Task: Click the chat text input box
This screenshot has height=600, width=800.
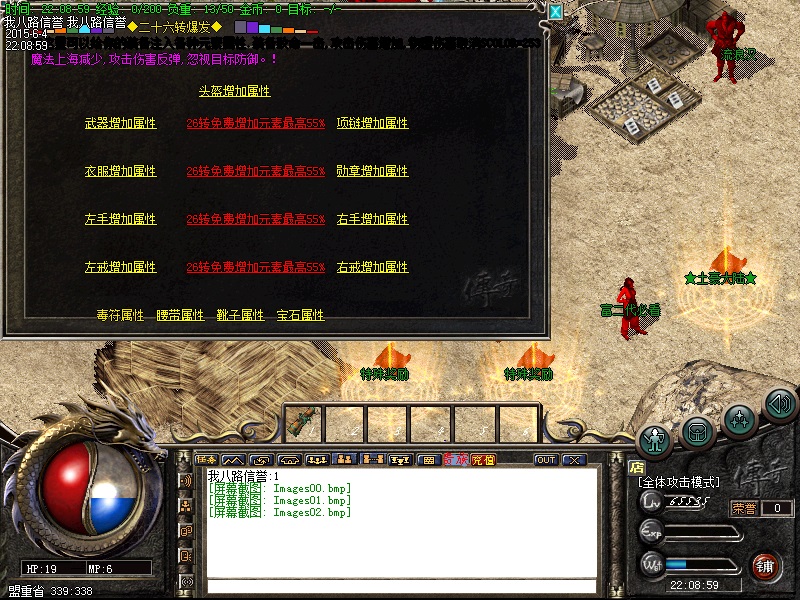Action: pos(400,583)
